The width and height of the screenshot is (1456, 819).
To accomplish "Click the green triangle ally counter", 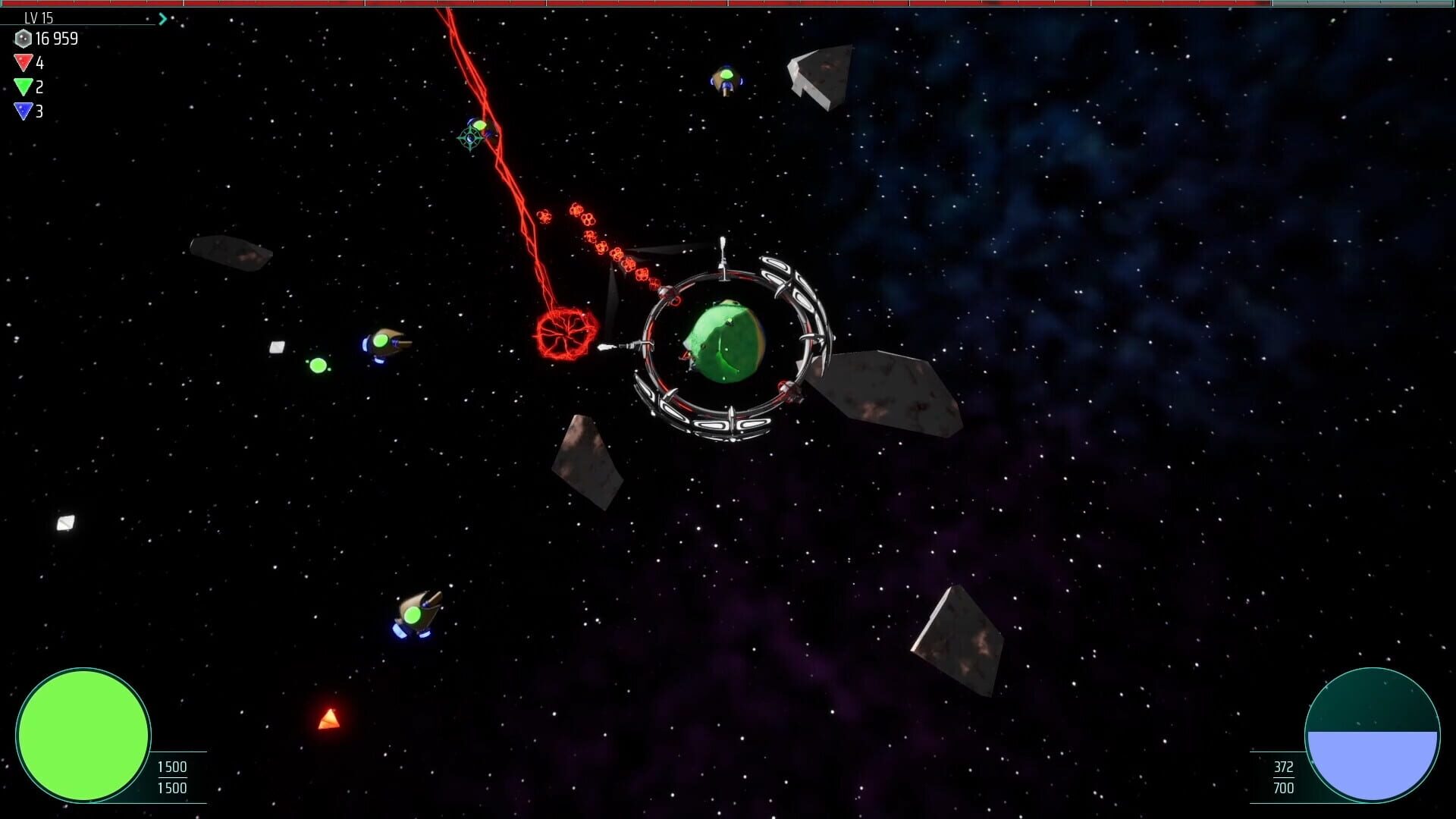I will [x=24, y=87].
